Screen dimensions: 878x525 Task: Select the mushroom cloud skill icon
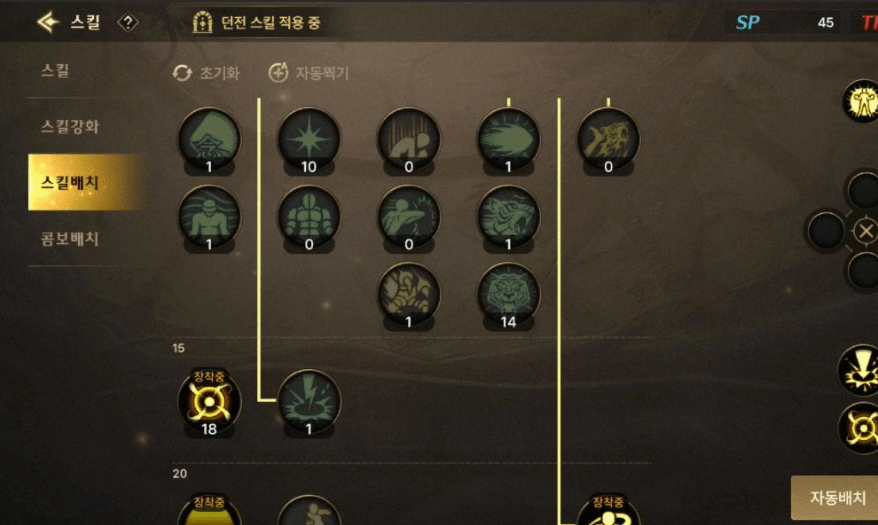point(209,138)
